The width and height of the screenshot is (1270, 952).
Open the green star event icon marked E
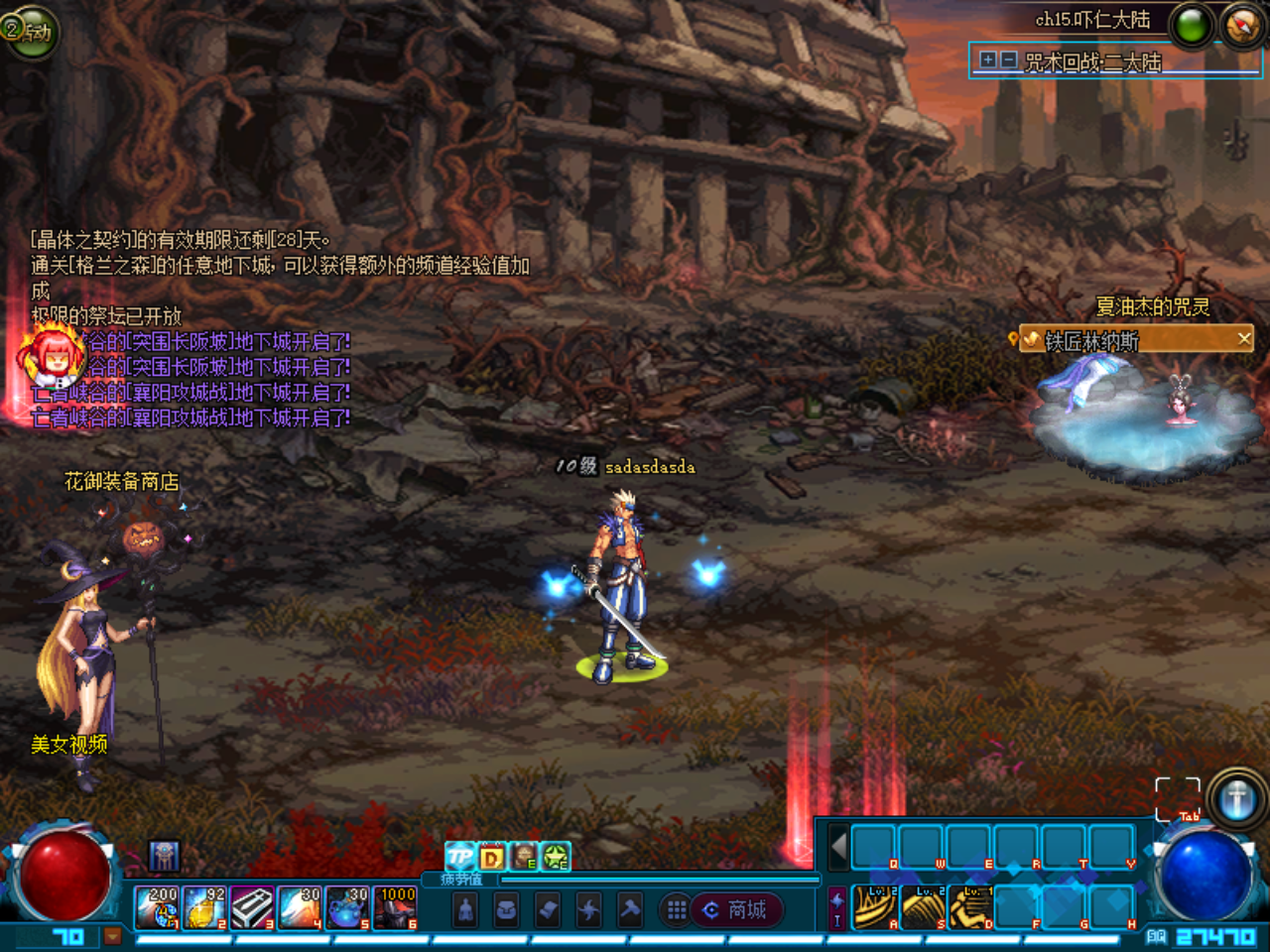[x=555, y=854]
